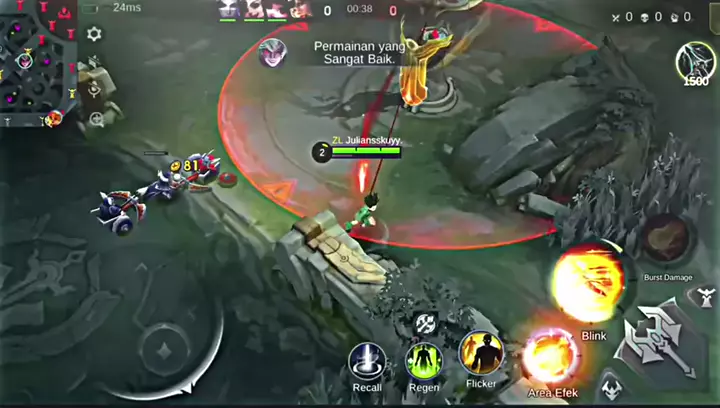Trigger the Area Efek skill
This screenshot has height=408, width=720.
pyautogui.click(x=552, y=357)
